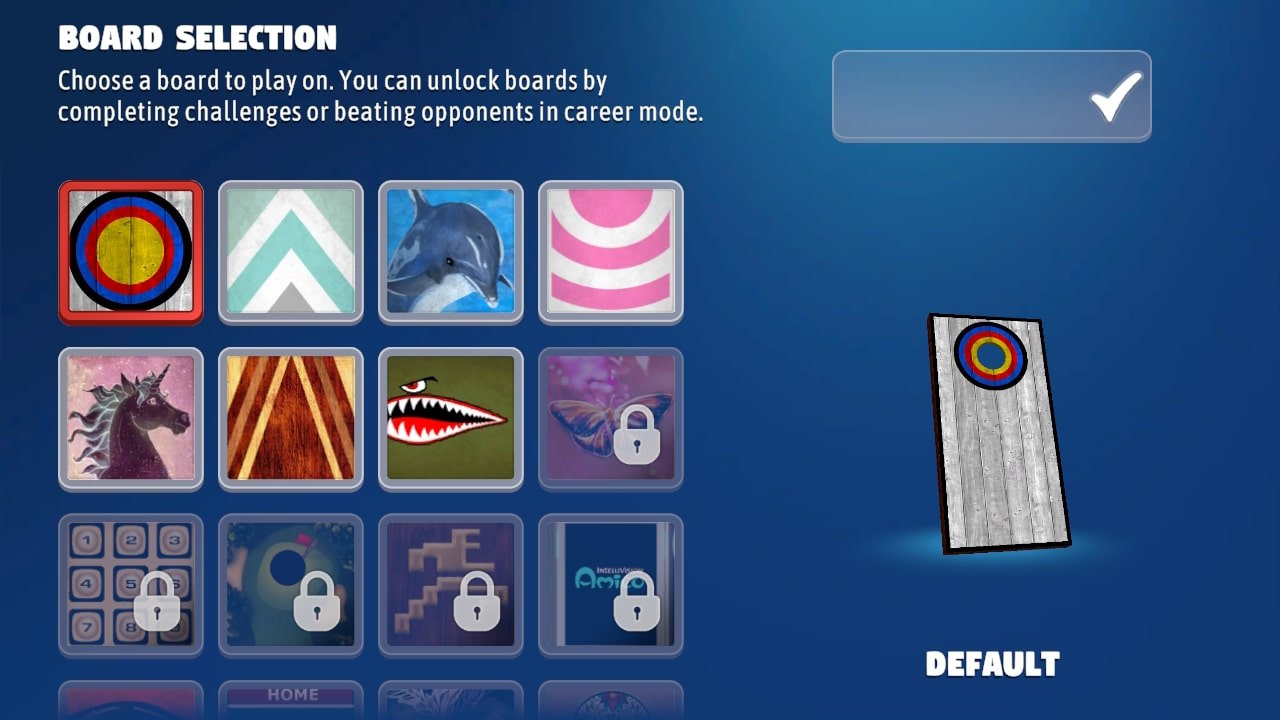Select the wooden stripes board design
This screenshot has width=1280, height=720.
tap(291, 418)
